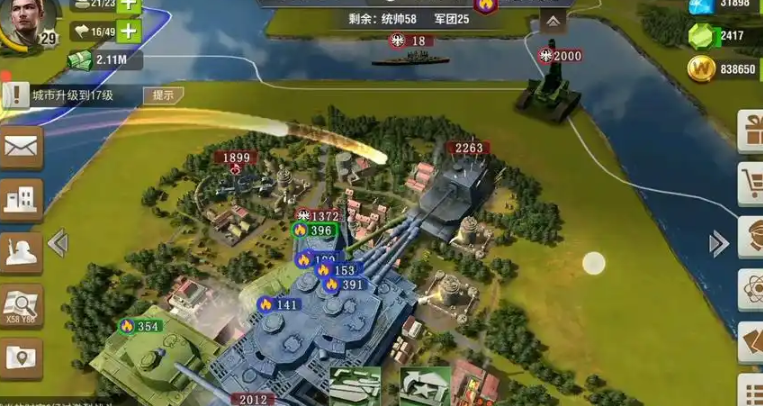Collapse the left side menu arrow
763x406 pixels.
point(58,243)
